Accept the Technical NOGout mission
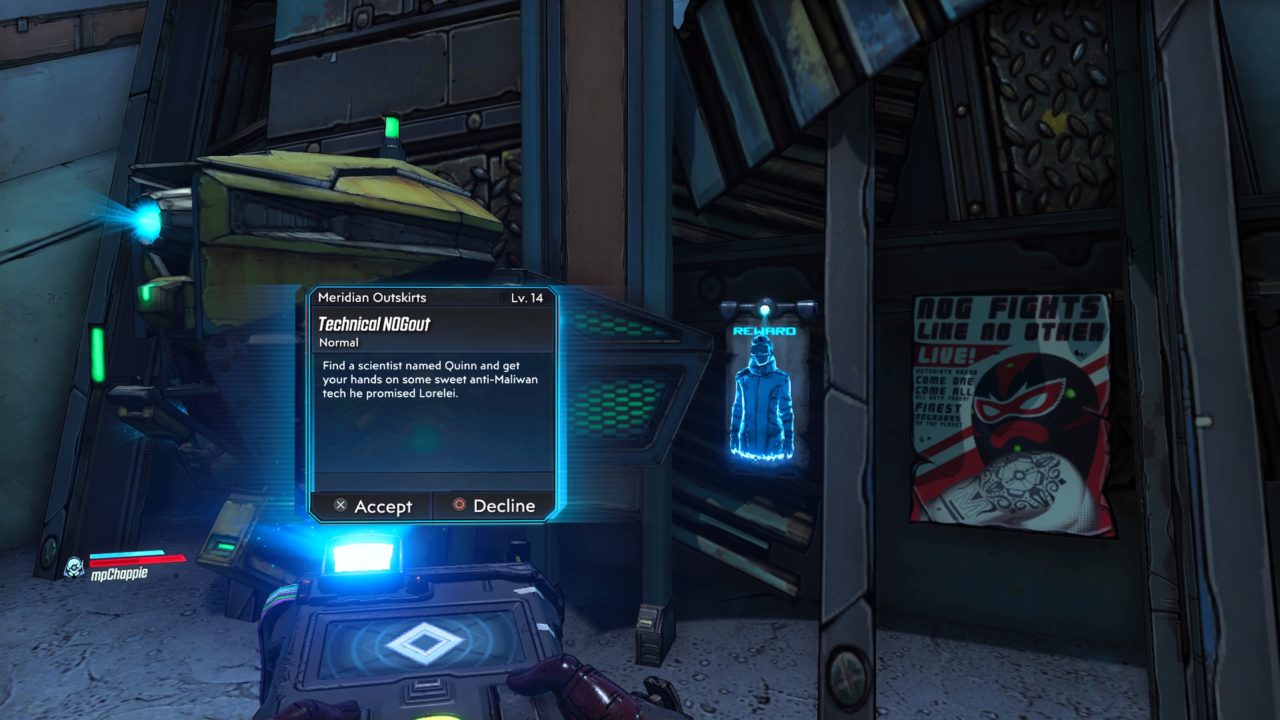This screenshot has height=720, width=1280. [x=370, y=507]
